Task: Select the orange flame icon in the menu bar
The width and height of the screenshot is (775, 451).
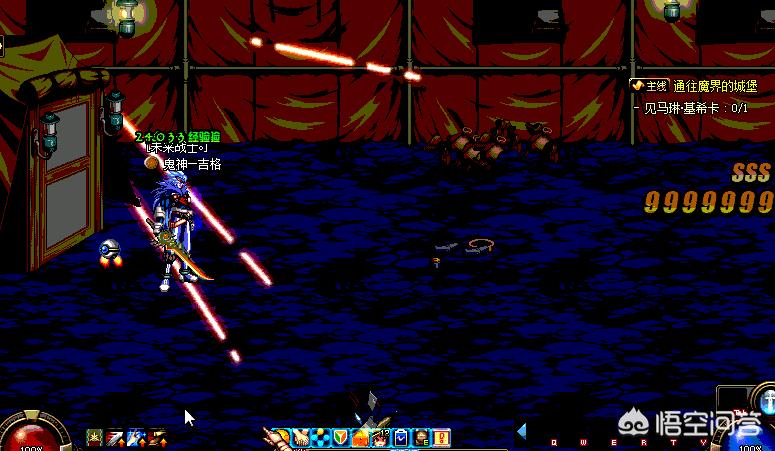Action: (x=360, y=438)
